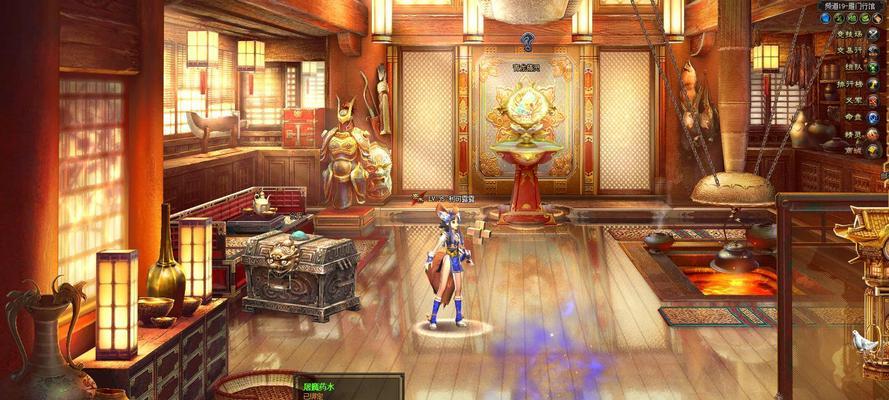Screen dimensions: 889x400
Task: Click the small orange scroll icon under the channel label
Action: coord(878,18)
